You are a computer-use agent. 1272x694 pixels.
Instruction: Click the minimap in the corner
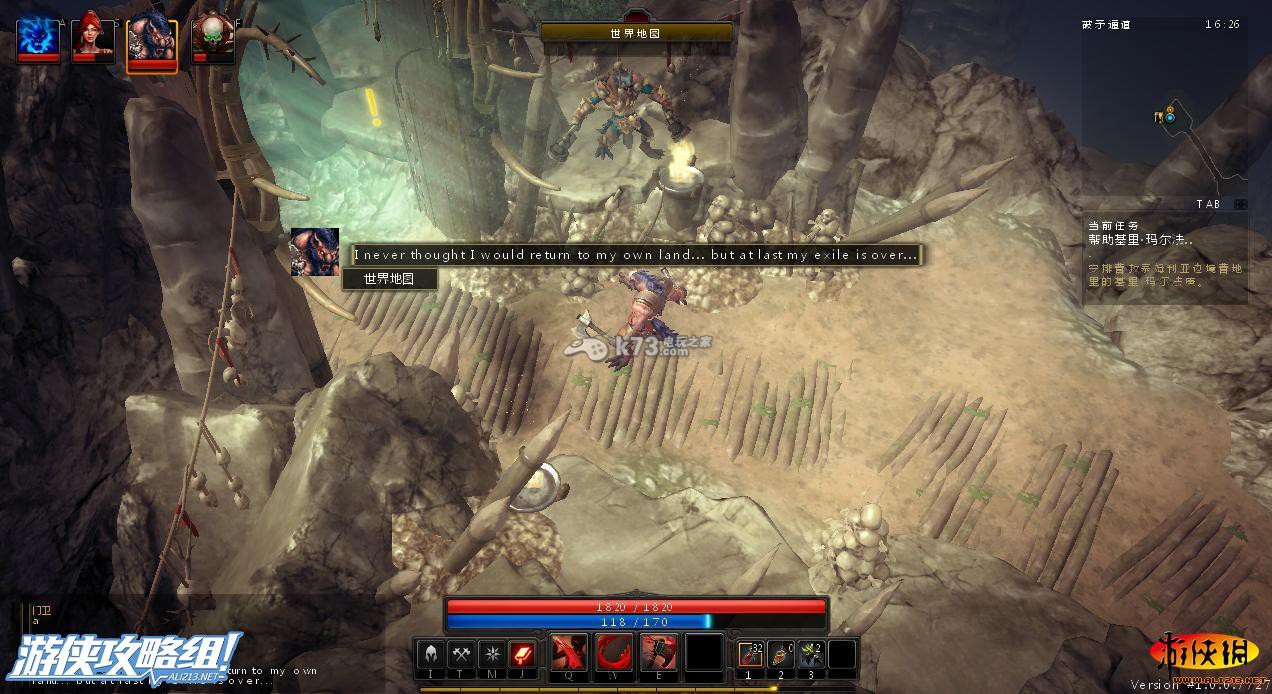point(1165,110)
